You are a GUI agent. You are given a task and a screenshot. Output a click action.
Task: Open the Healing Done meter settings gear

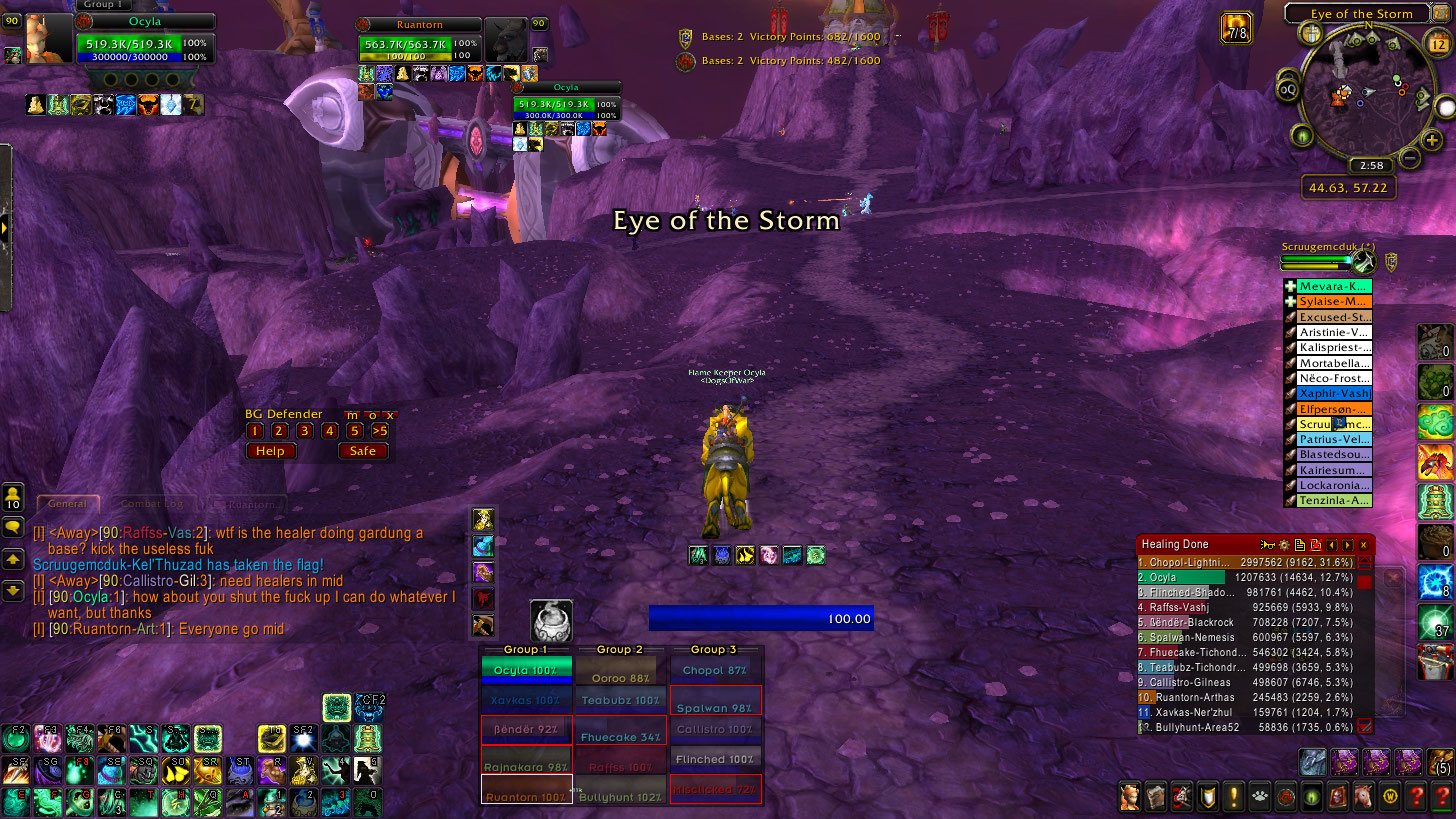[x=1284, y=545]
